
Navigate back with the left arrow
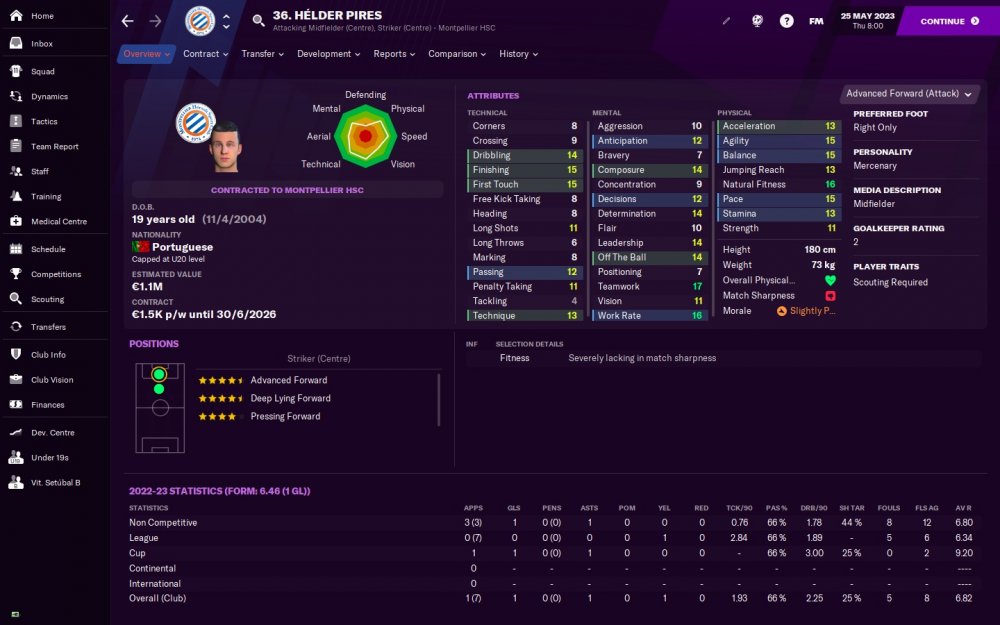click(x=127, y=21)
